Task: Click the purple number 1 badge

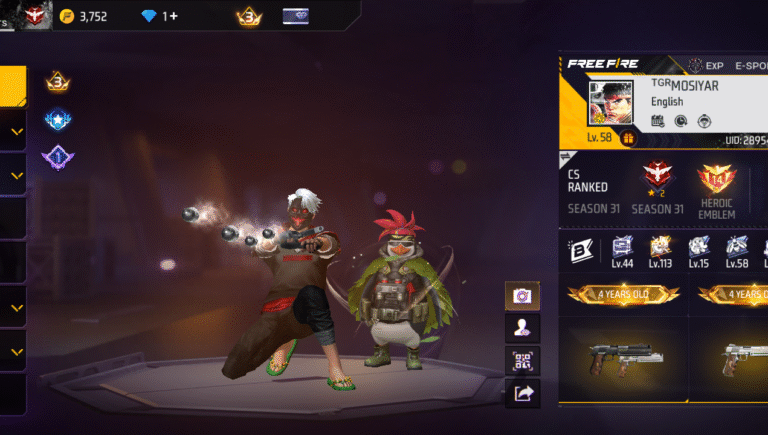Action: coord(56,158)
